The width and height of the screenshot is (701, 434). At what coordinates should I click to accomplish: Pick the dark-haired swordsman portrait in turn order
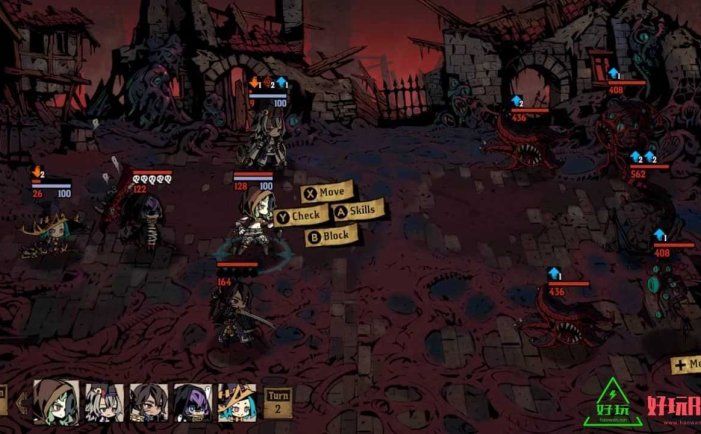click(x=146, y=404)
